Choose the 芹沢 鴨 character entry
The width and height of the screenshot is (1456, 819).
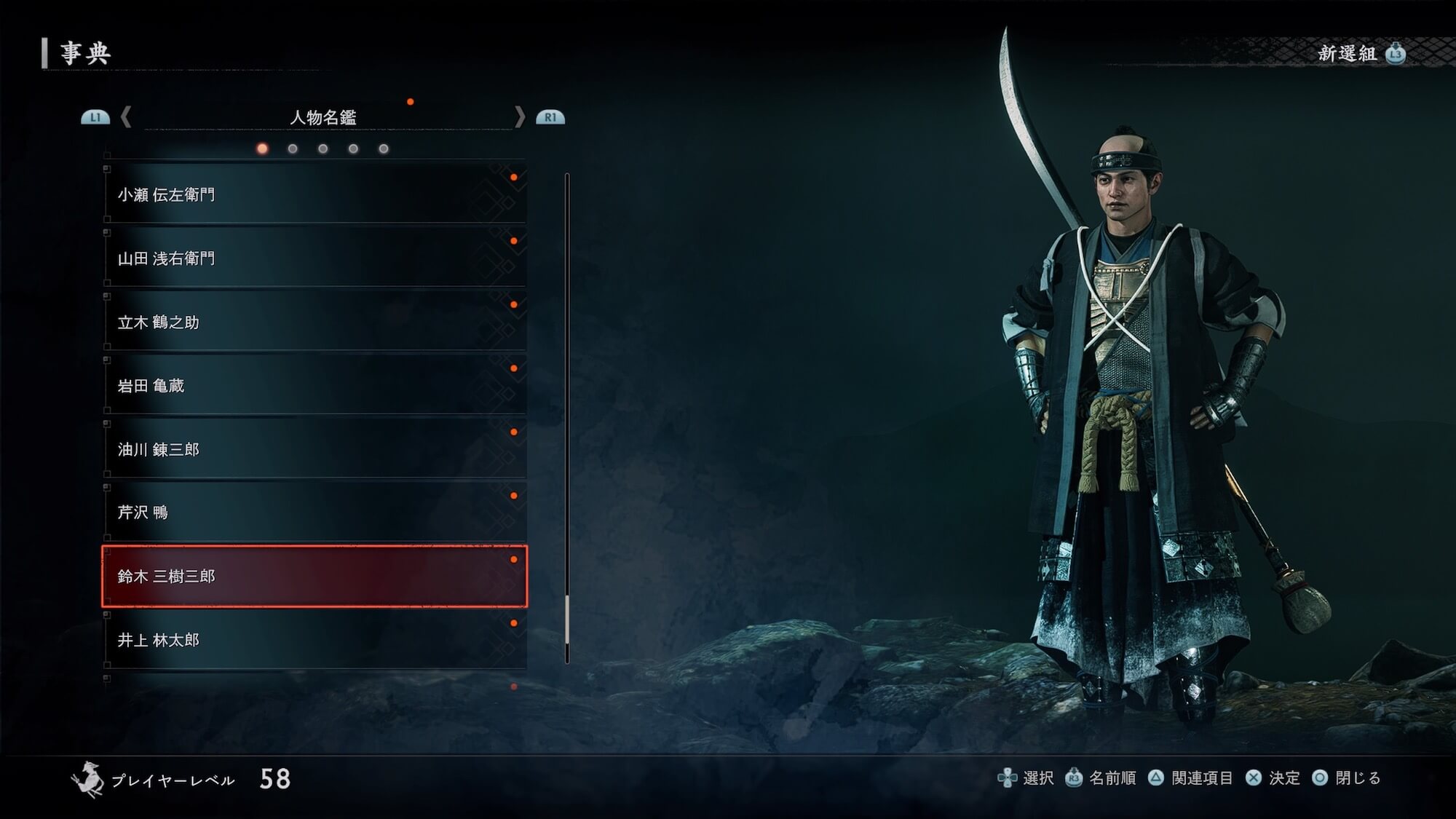pos(313,513)
